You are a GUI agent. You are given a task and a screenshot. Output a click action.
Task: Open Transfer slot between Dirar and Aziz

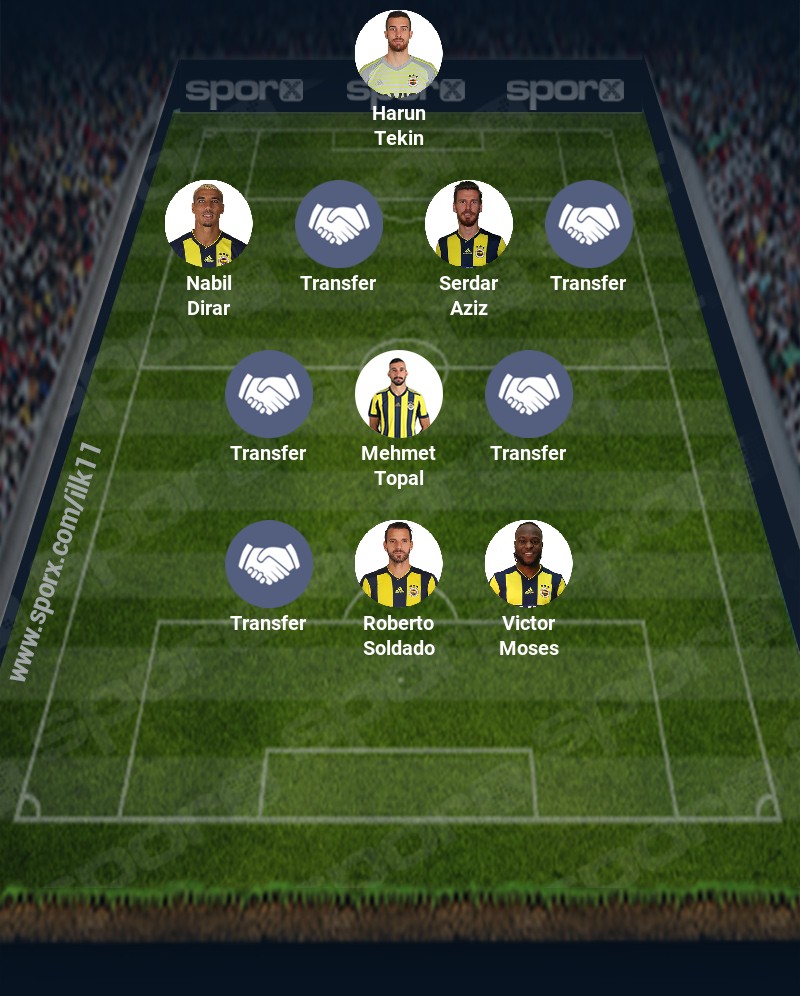coord(339,224)
